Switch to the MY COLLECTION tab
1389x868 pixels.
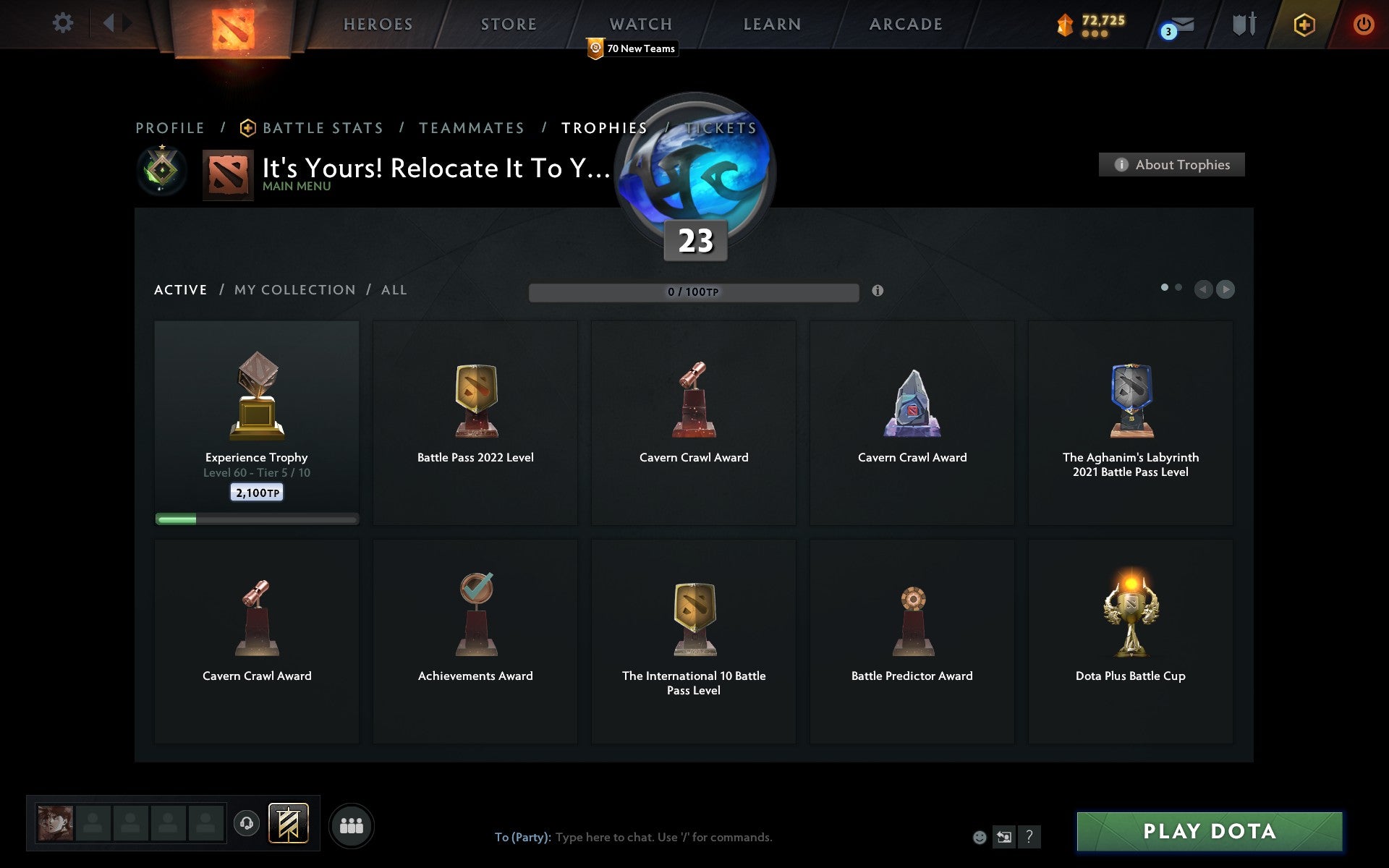click(x=293, y=289)
